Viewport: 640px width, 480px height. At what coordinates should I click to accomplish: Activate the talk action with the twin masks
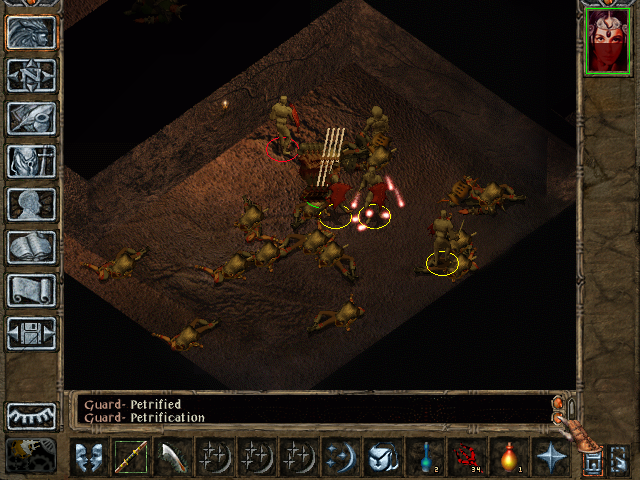pos(88,457)
